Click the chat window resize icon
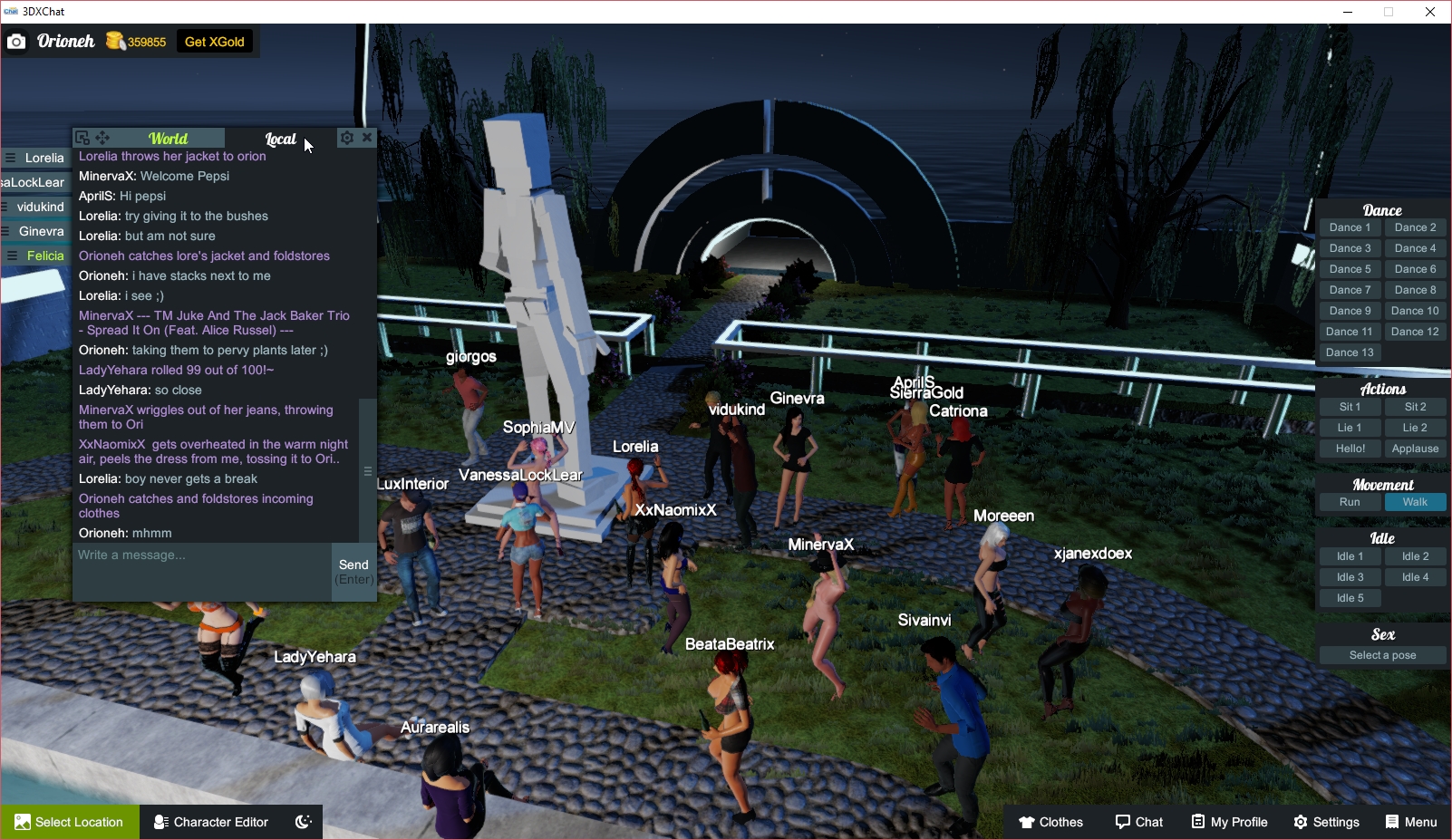 (x=82, y=137)
